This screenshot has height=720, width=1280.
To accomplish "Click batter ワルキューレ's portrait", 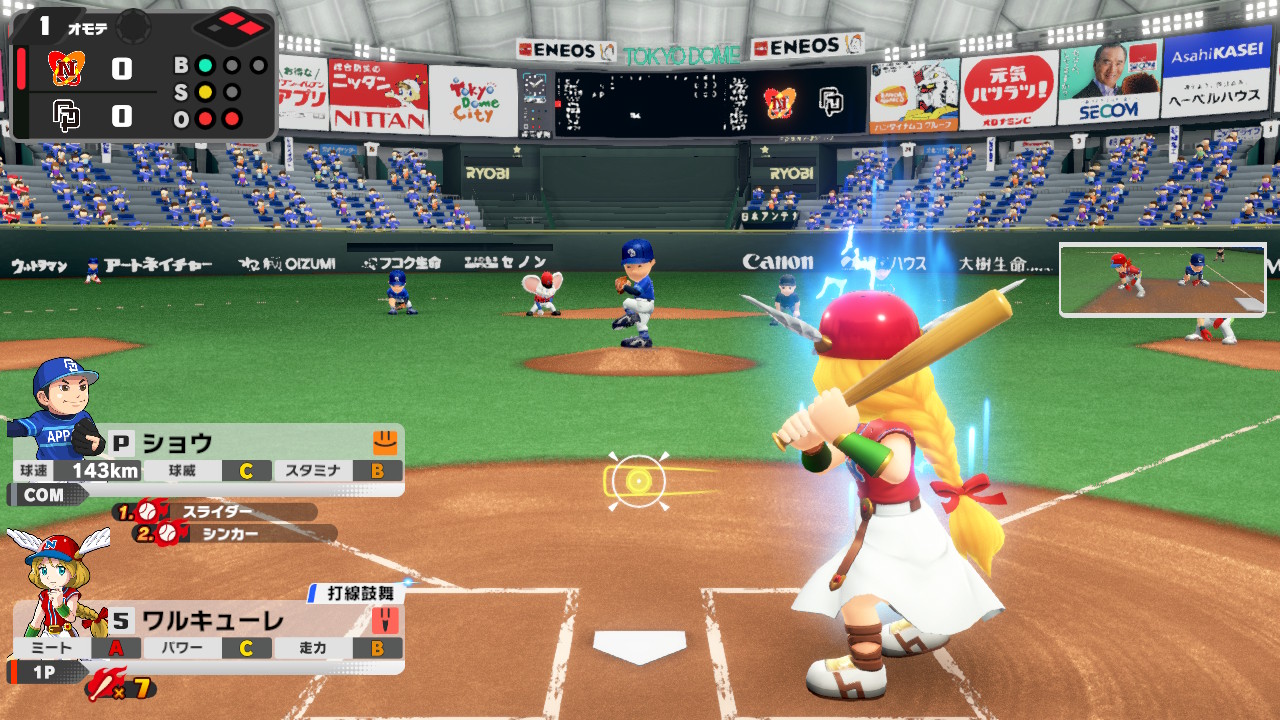I will coord(56,580).
